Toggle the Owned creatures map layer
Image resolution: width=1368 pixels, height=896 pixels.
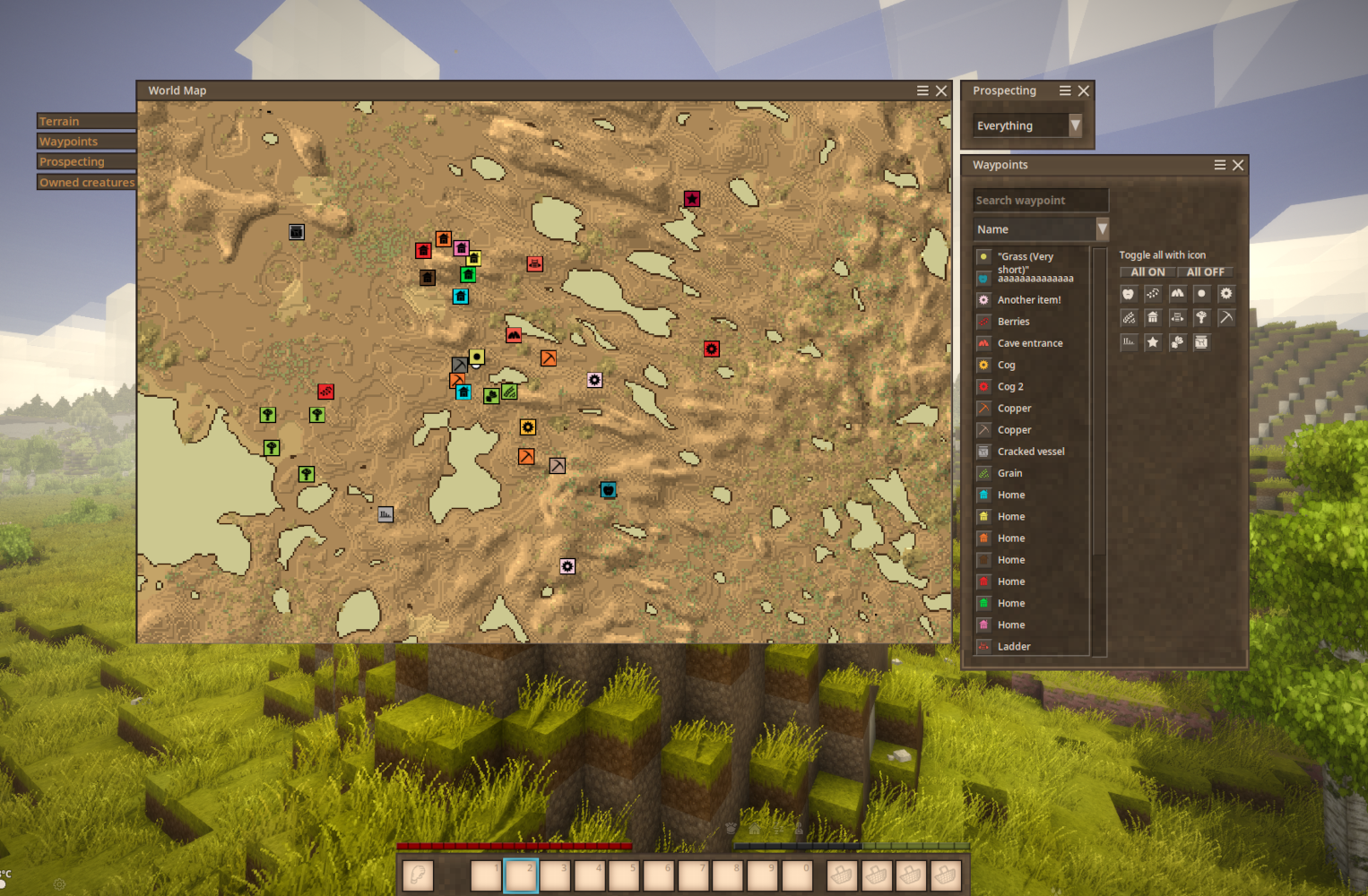point(86,182)
